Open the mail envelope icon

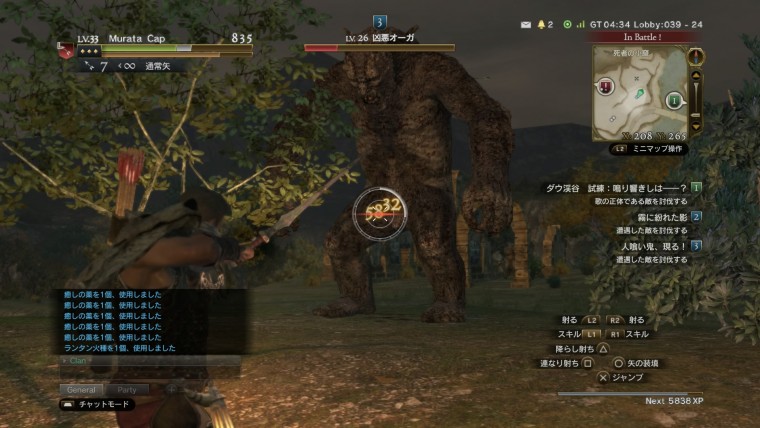526,23
